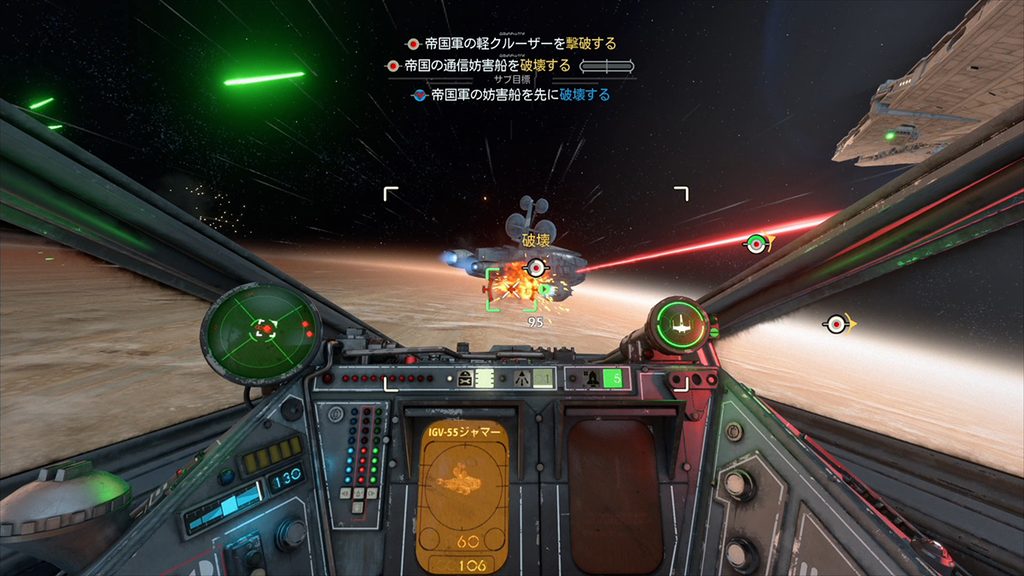
Task: Select the 破壊 target marker on the jammer ship
Action: pyautogui.click(x=537, y=267)
